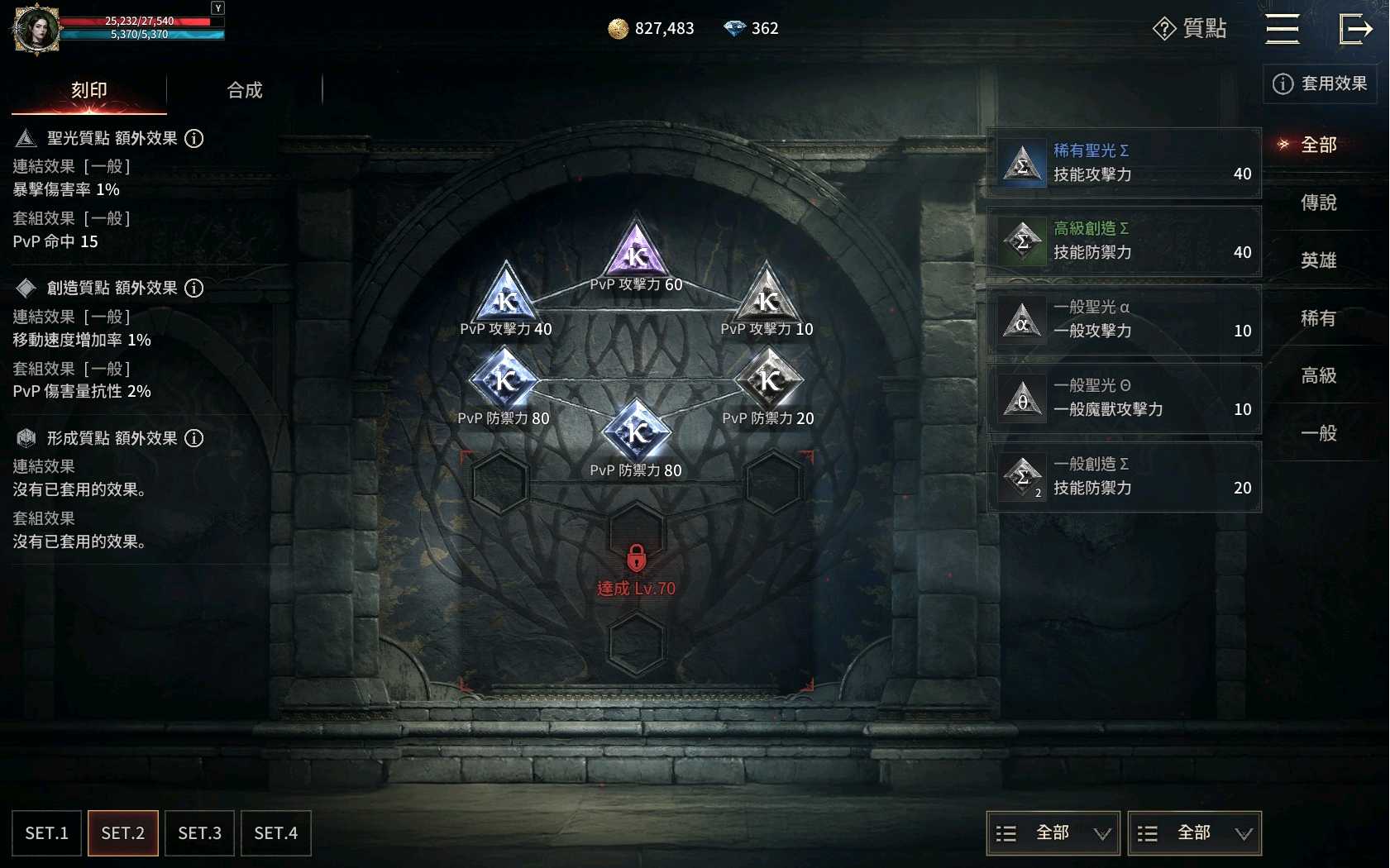
Task: Pick the 一般聖光 α rune entry
Action: pos(1124,320)
